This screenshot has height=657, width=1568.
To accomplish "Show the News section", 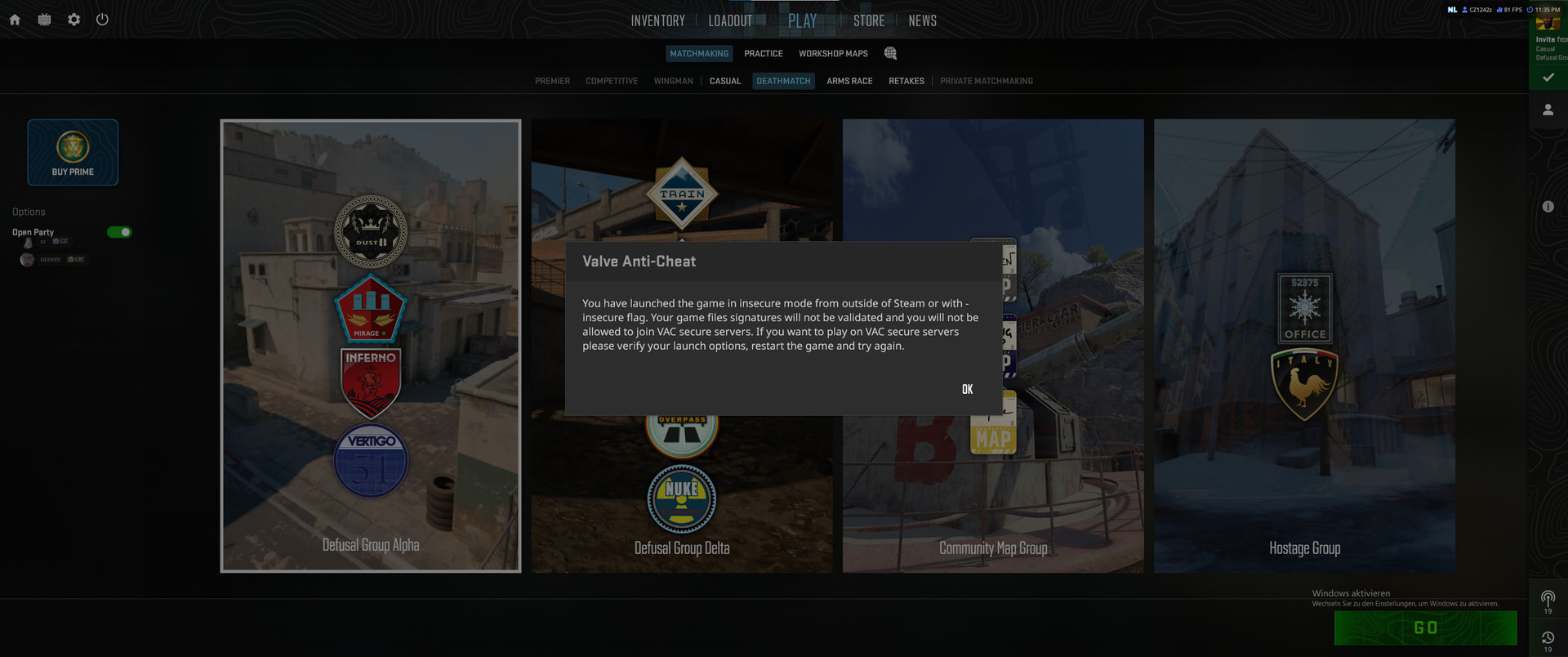I will pyautogui.click(x=922, y=21).
